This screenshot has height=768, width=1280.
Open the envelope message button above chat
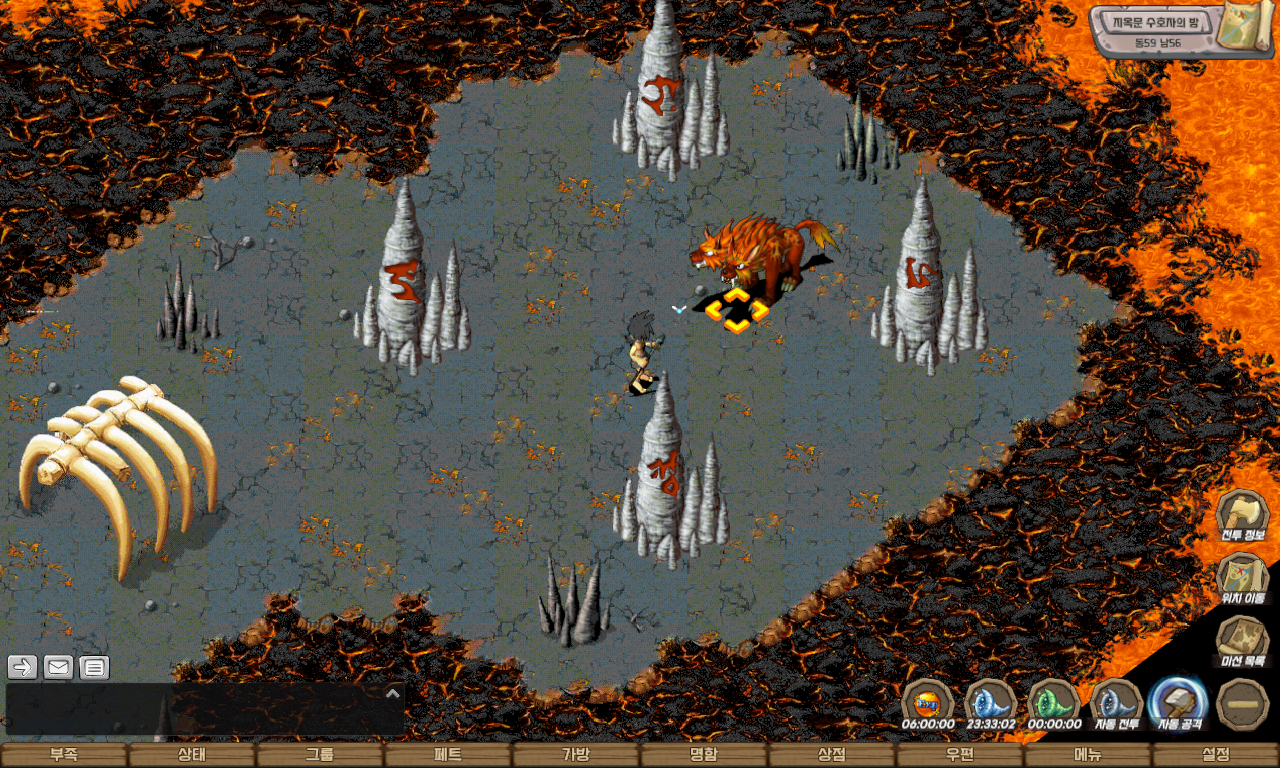(58, 667)
